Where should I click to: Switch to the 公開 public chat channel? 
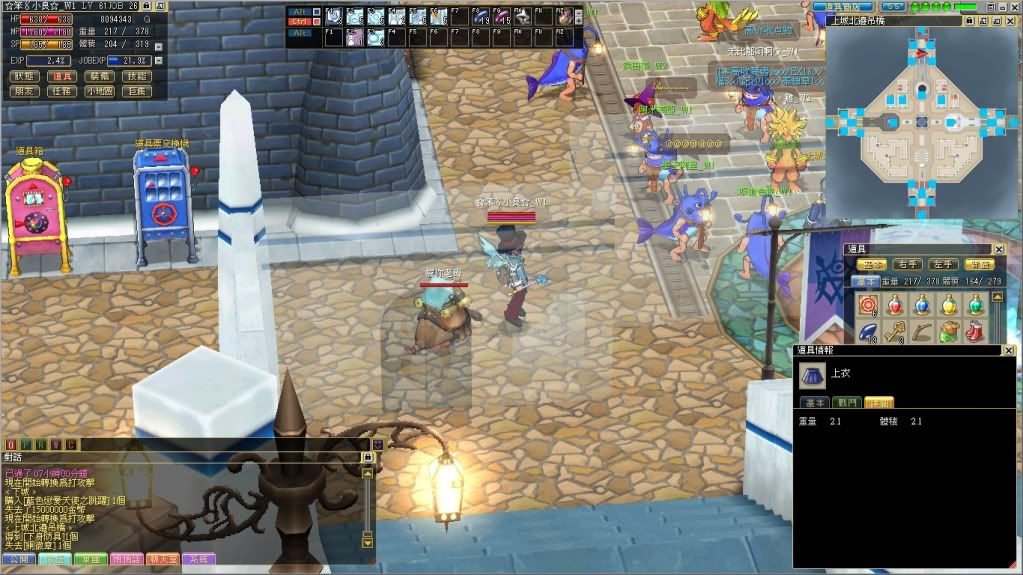18,559
